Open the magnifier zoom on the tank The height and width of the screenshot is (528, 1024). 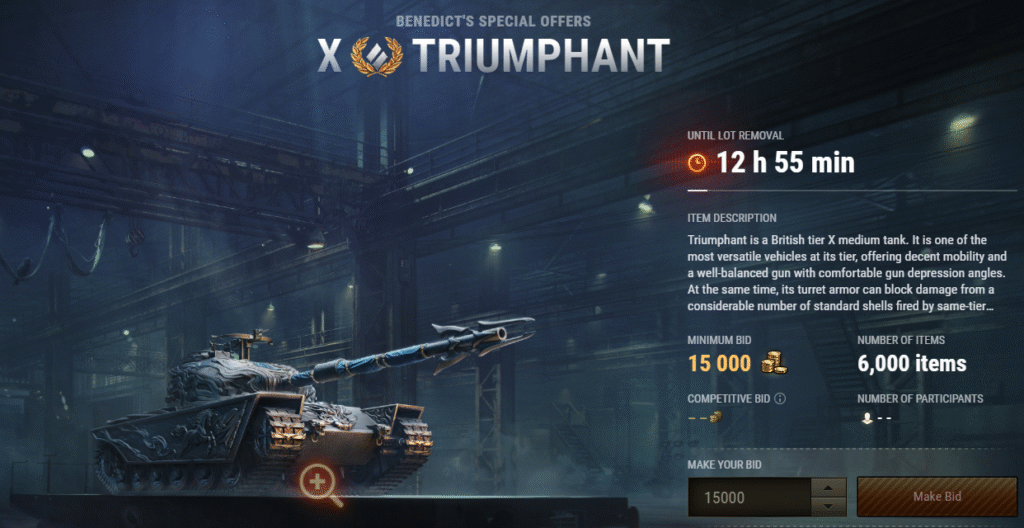(319, 482)
